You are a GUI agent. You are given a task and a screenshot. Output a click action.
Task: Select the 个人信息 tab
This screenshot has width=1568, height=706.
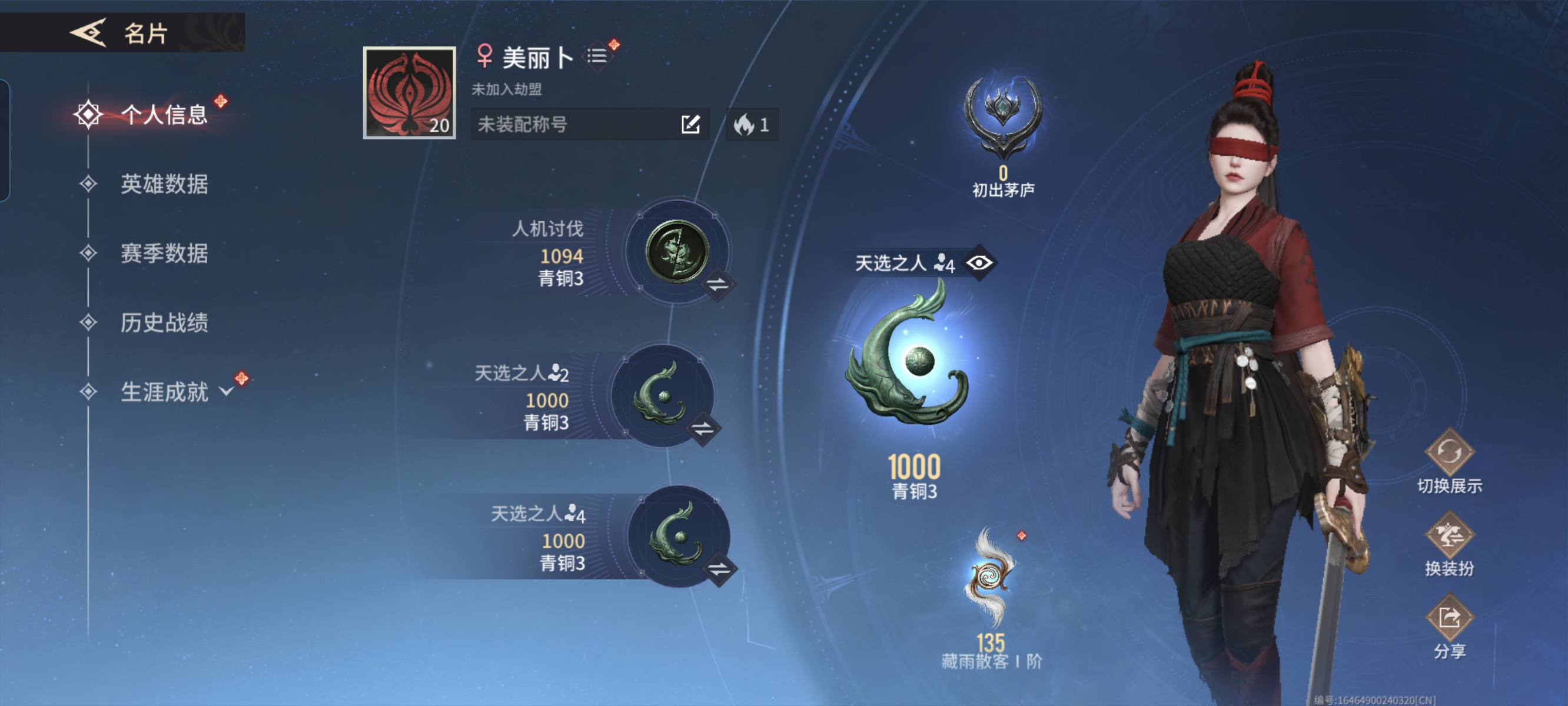(163, 114)
